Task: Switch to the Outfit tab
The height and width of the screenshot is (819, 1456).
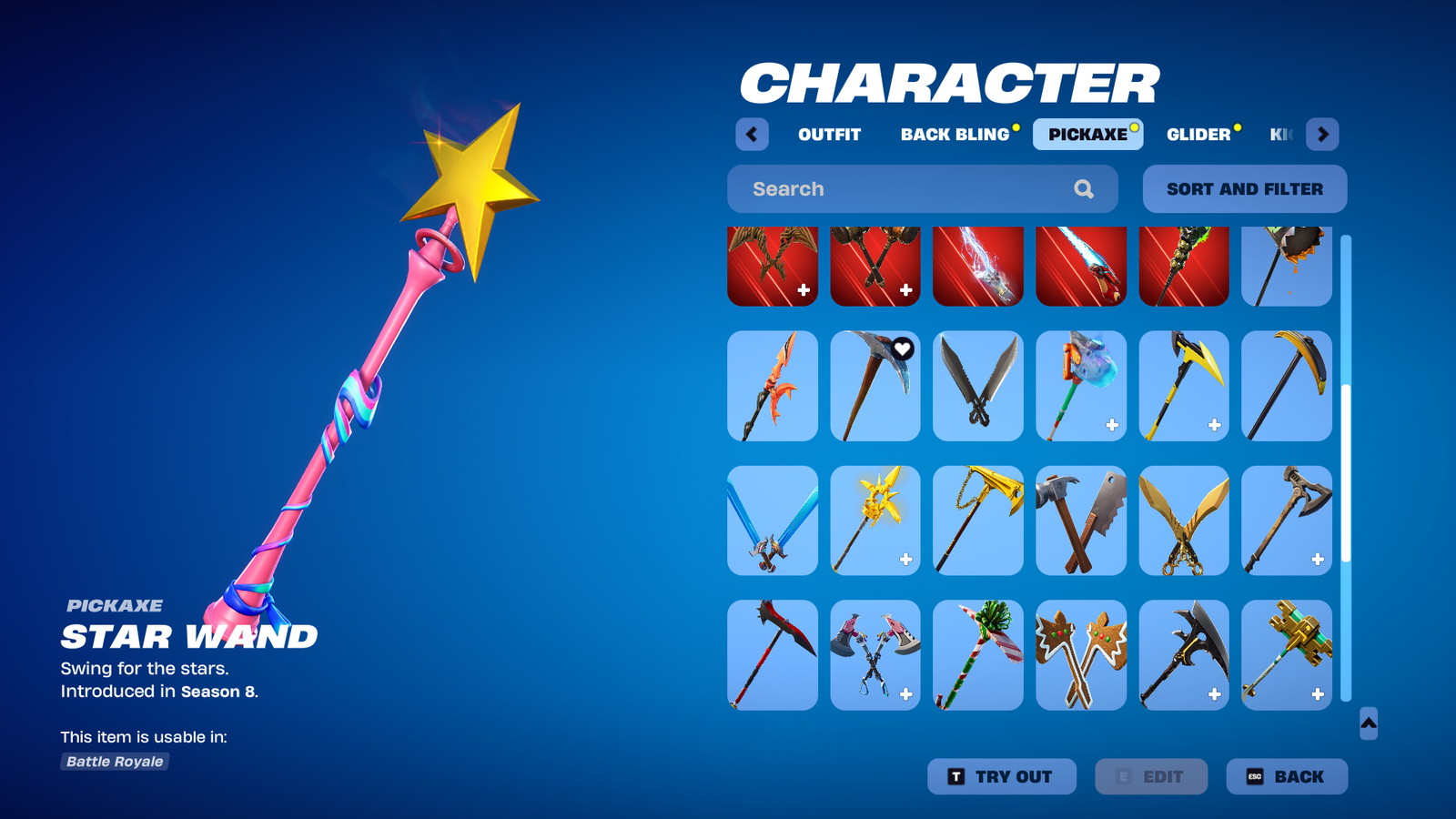Action: coord(829,135)
